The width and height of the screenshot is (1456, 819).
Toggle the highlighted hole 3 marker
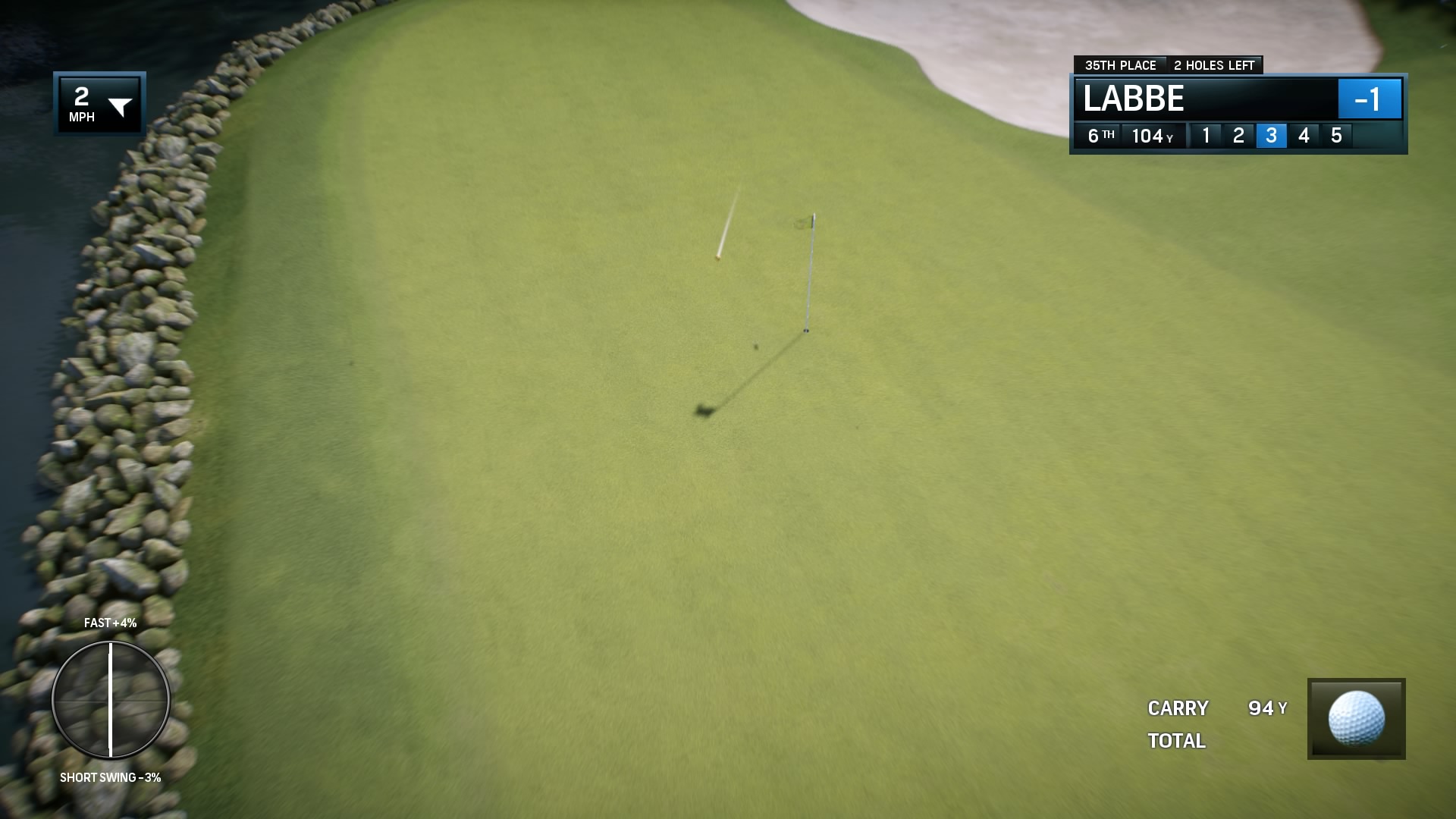(x=1271, y=136)
